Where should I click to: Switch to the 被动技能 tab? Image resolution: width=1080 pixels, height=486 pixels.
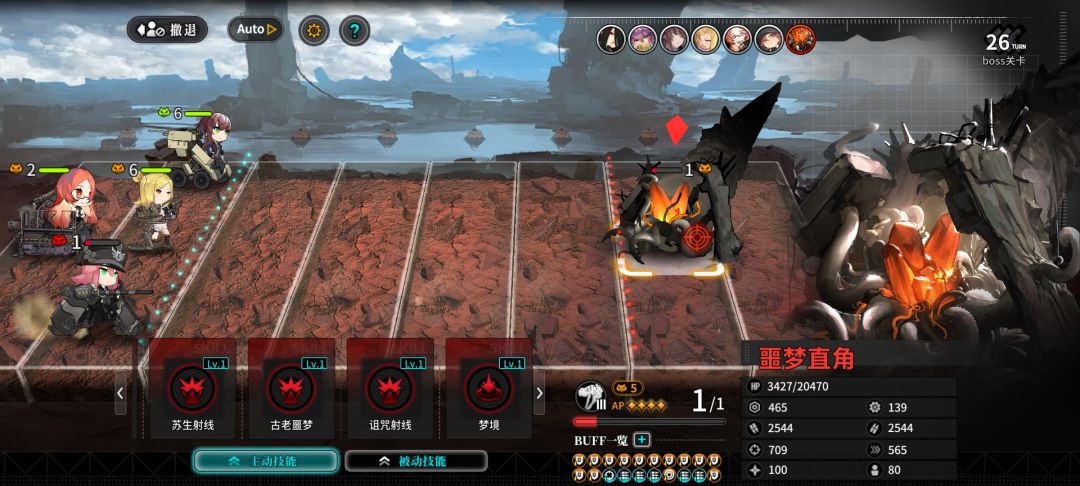pos(416,461)
